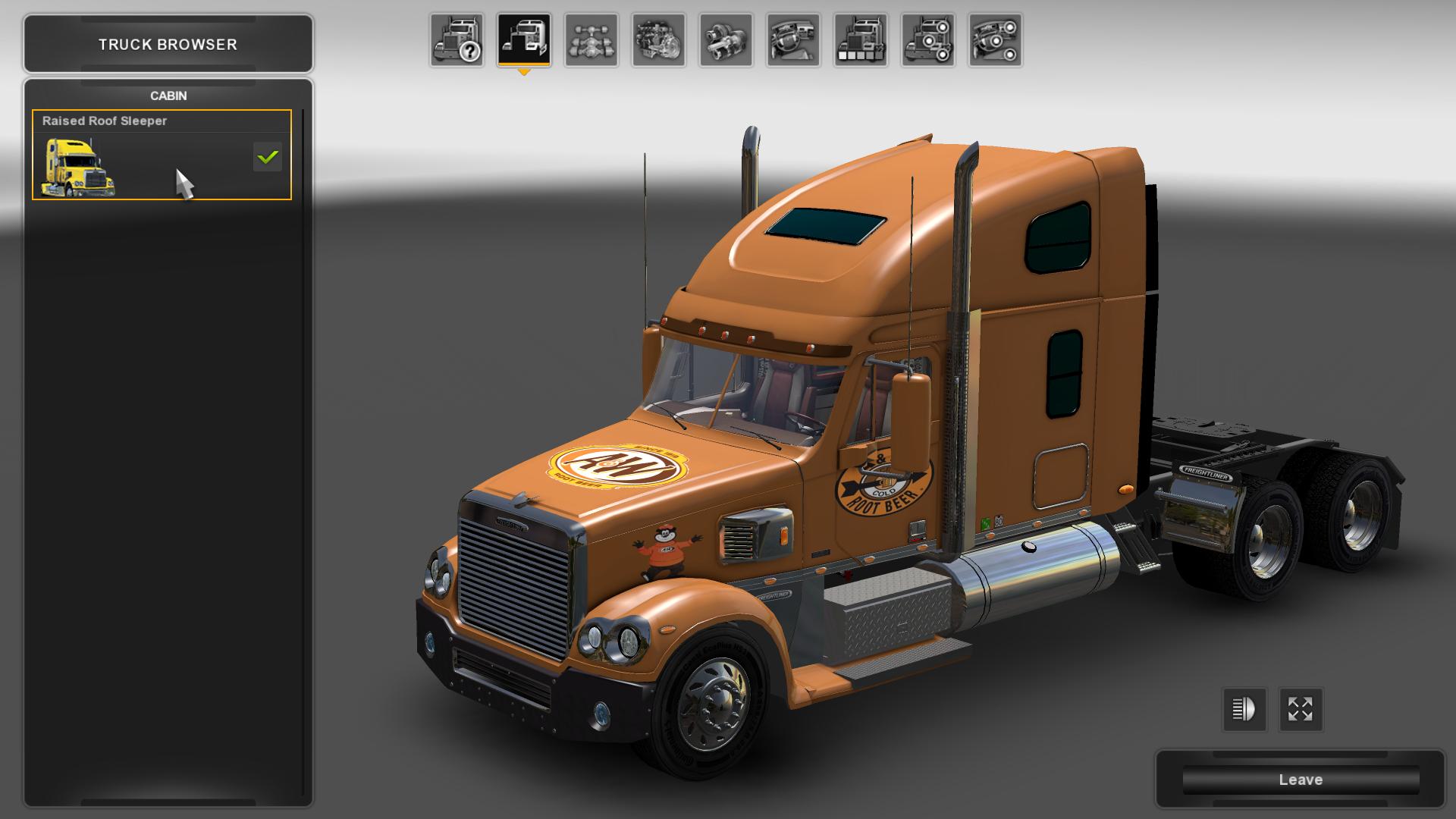Expand the truck view to fullscreen
Image resolution: width=1456 pixels, height=819 pixels.
pos(1301,710)
